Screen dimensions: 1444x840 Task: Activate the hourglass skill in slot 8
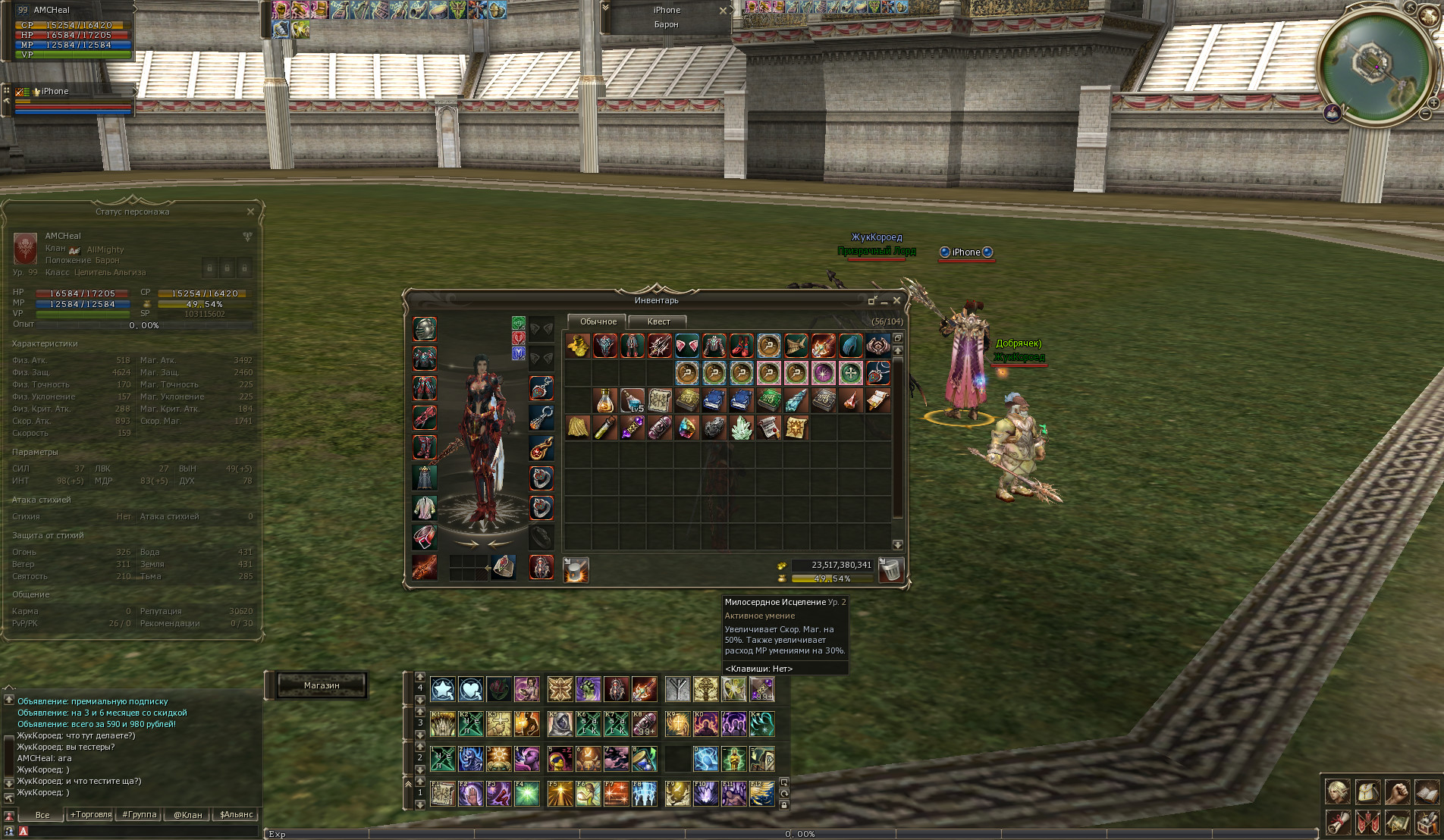(x=644, y=758)
